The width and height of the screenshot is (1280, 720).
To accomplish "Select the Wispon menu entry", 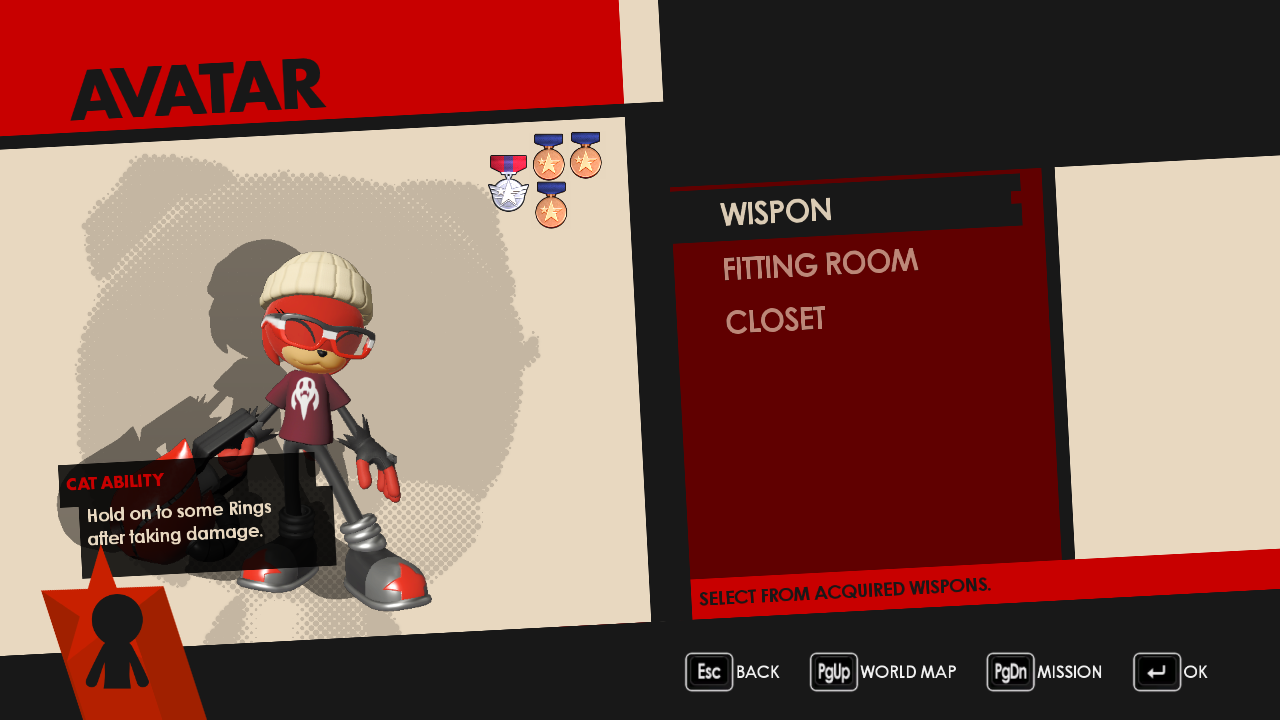I will pyautogui.click(x=776, y=212).
